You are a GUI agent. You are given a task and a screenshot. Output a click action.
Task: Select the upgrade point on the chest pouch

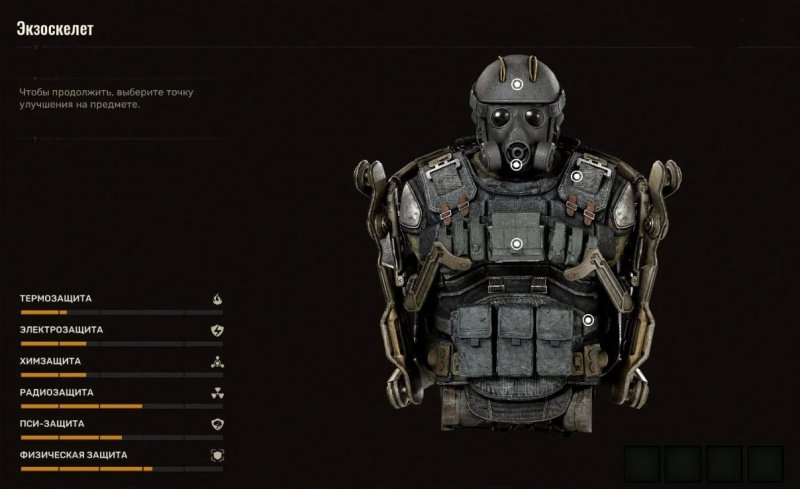coord(517,243)
